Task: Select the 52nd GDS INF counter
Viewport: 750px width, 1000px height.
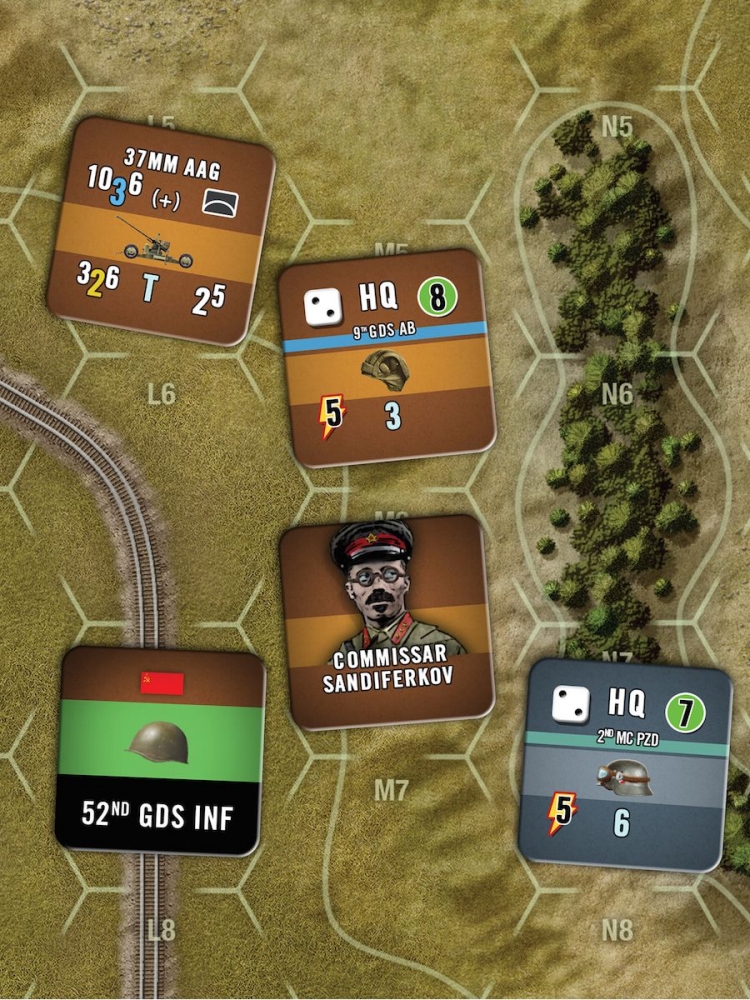Action: click(162, 750)
